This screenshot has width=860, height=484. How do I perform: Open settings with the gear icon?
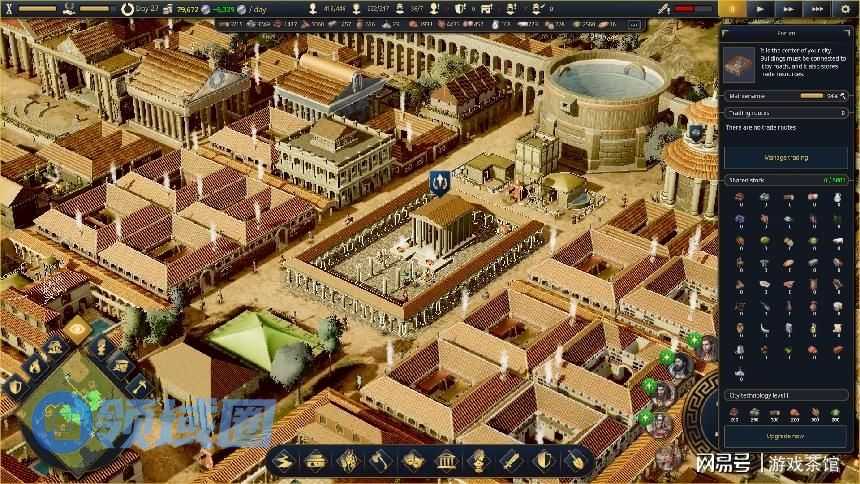[845, 8]
